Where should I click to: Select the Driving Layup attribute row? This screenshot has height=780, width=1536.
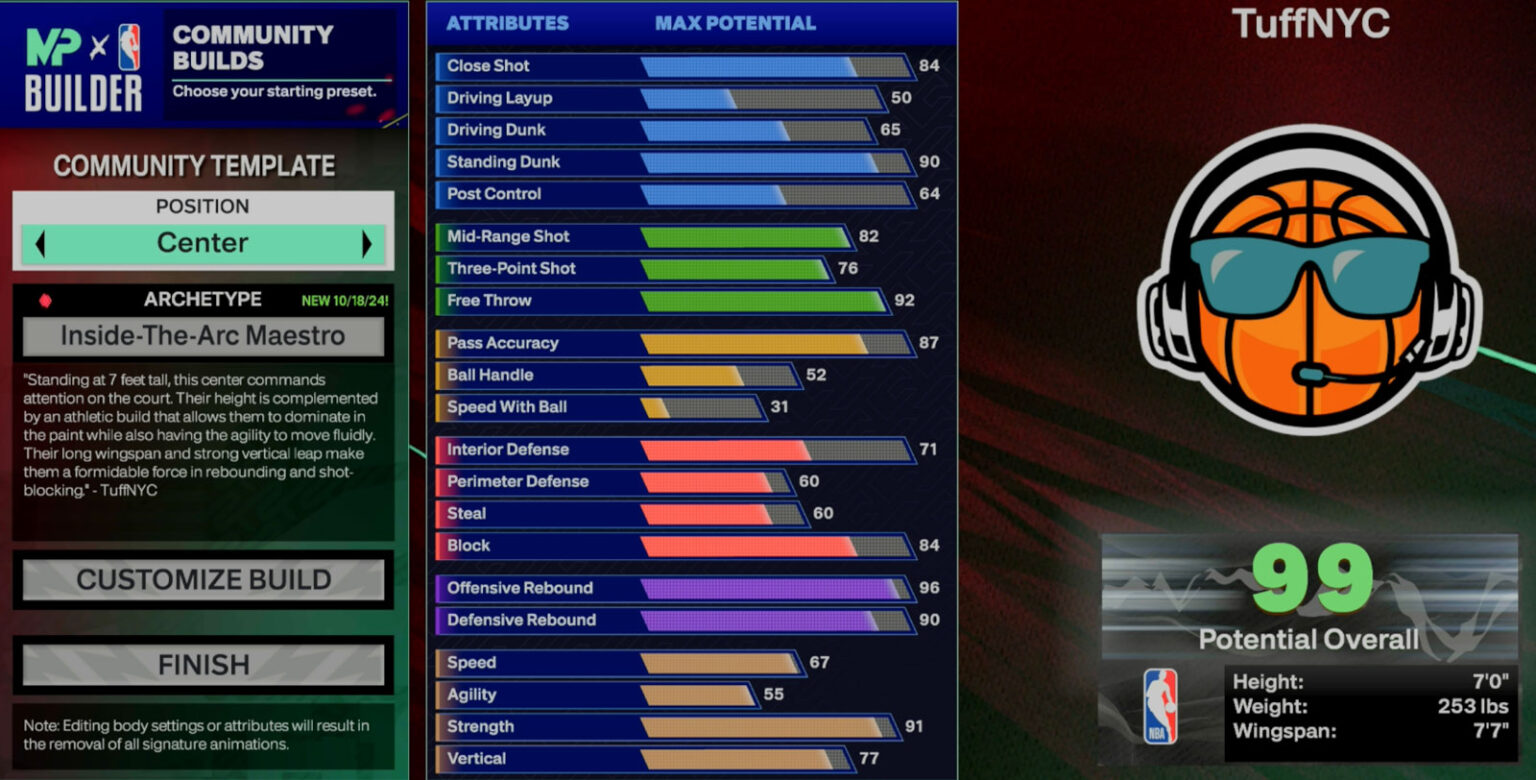point(660,98)
